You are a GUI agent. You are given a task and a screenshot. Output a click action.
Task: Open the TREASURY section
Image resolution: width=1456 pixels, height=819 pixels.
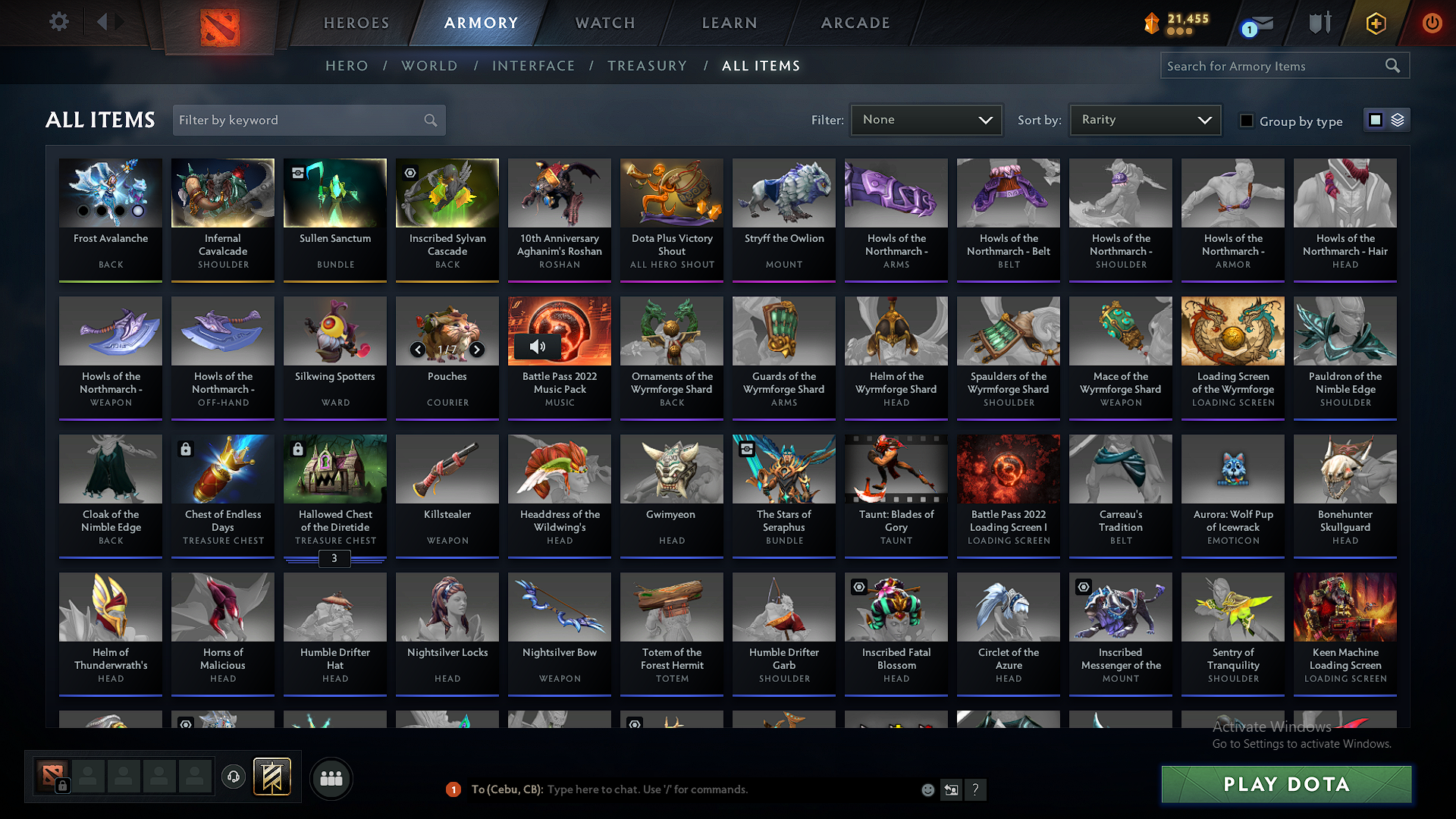tap(647, 66)
